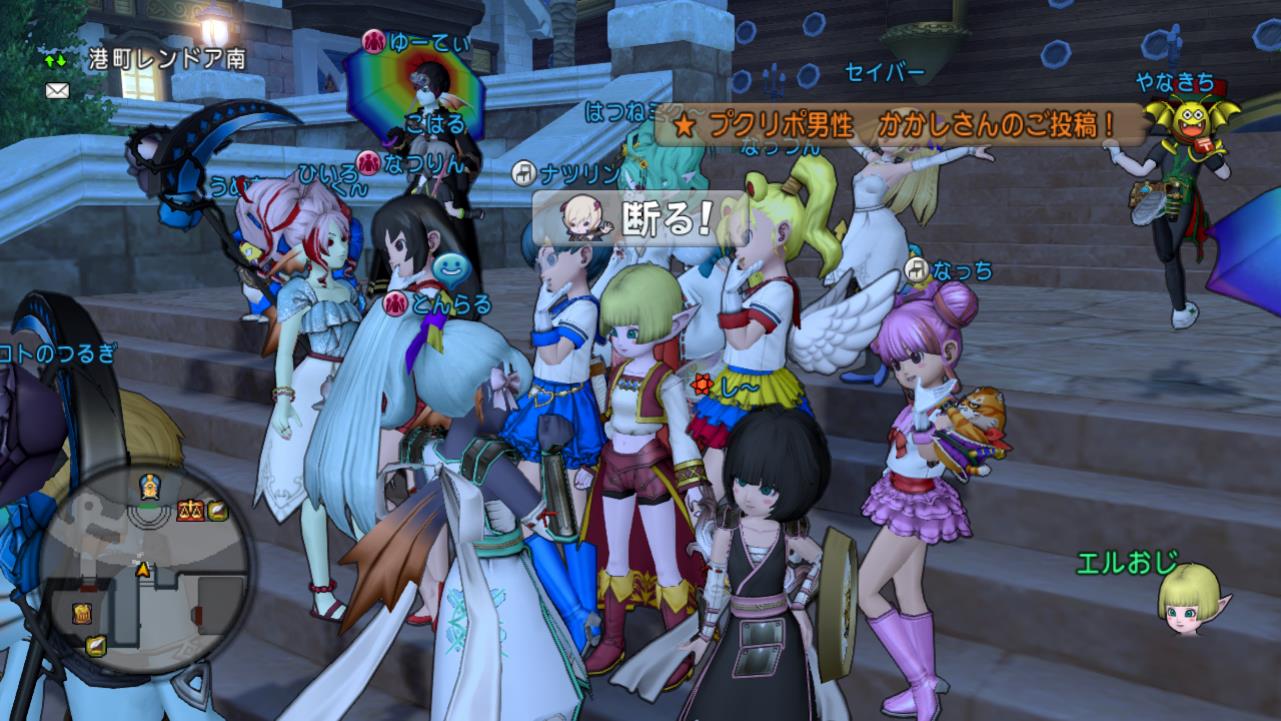Click the blue smiley emote icon
The width and height of the screenshot is (1281, 721).
[448, 268]
